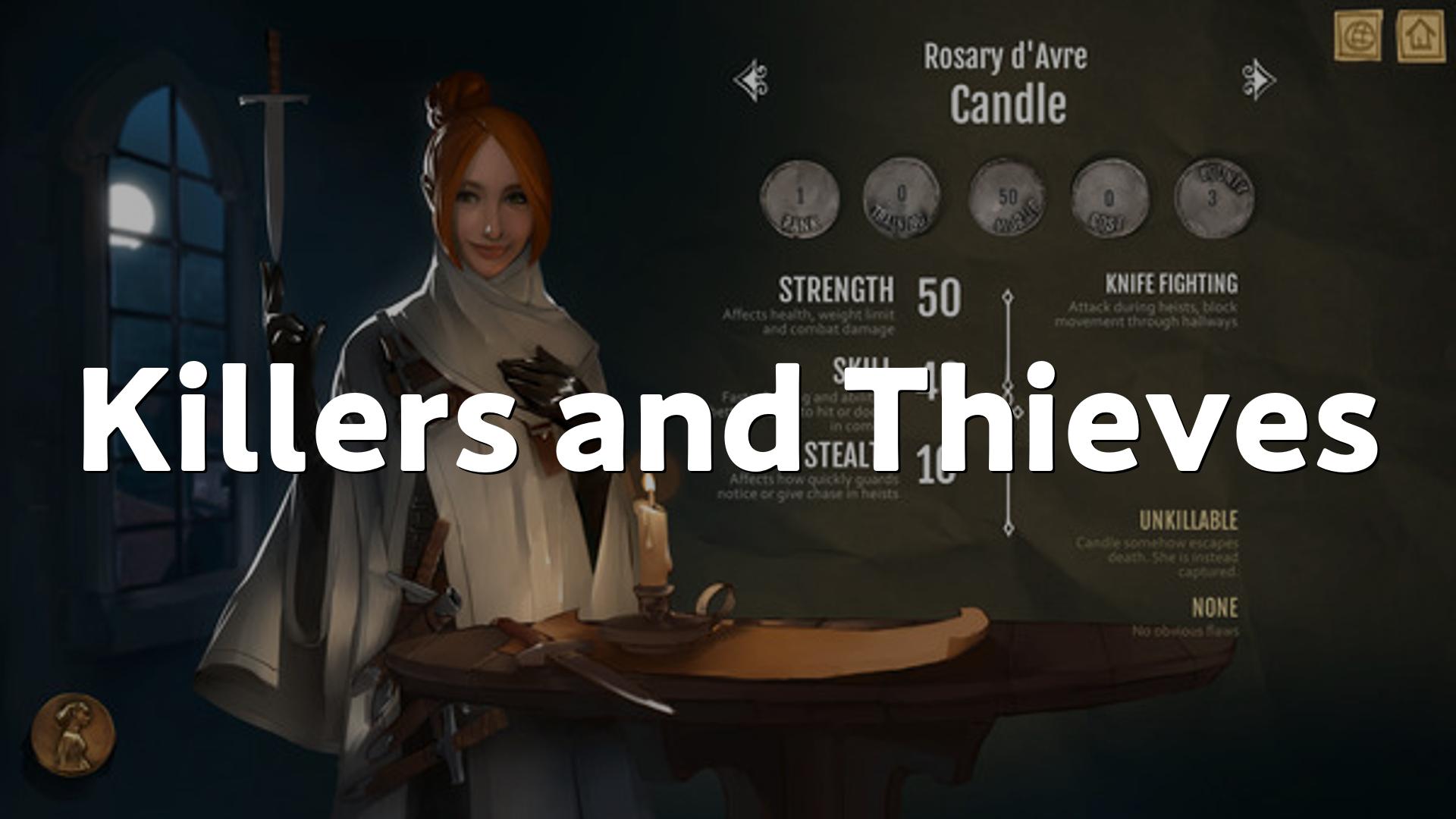Viewport: 1456px width, 819px height.
Task: Select the Bounty coin
Action: tap(1213, 197)
